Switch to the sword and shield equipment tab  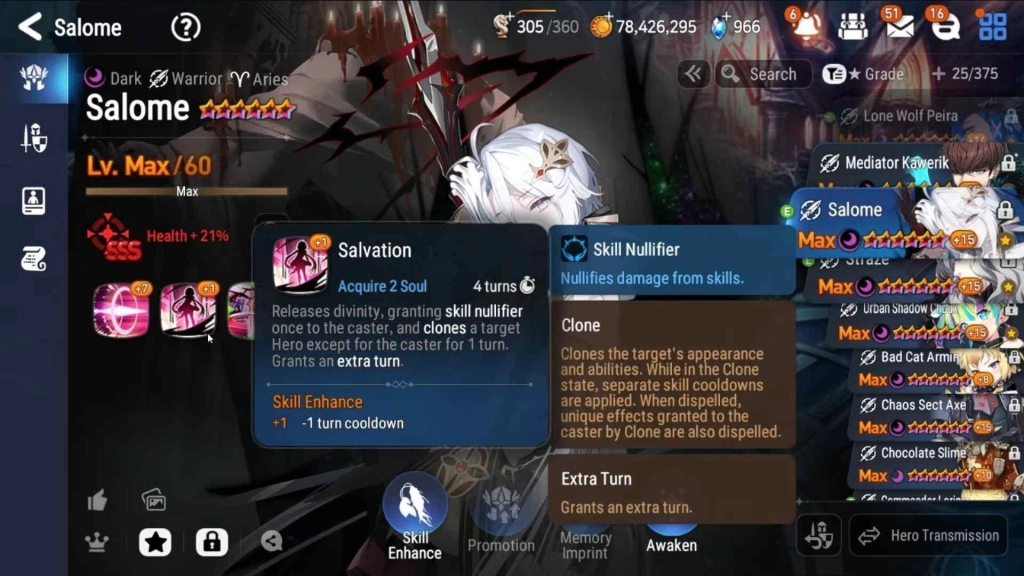[x=33, y=138]
